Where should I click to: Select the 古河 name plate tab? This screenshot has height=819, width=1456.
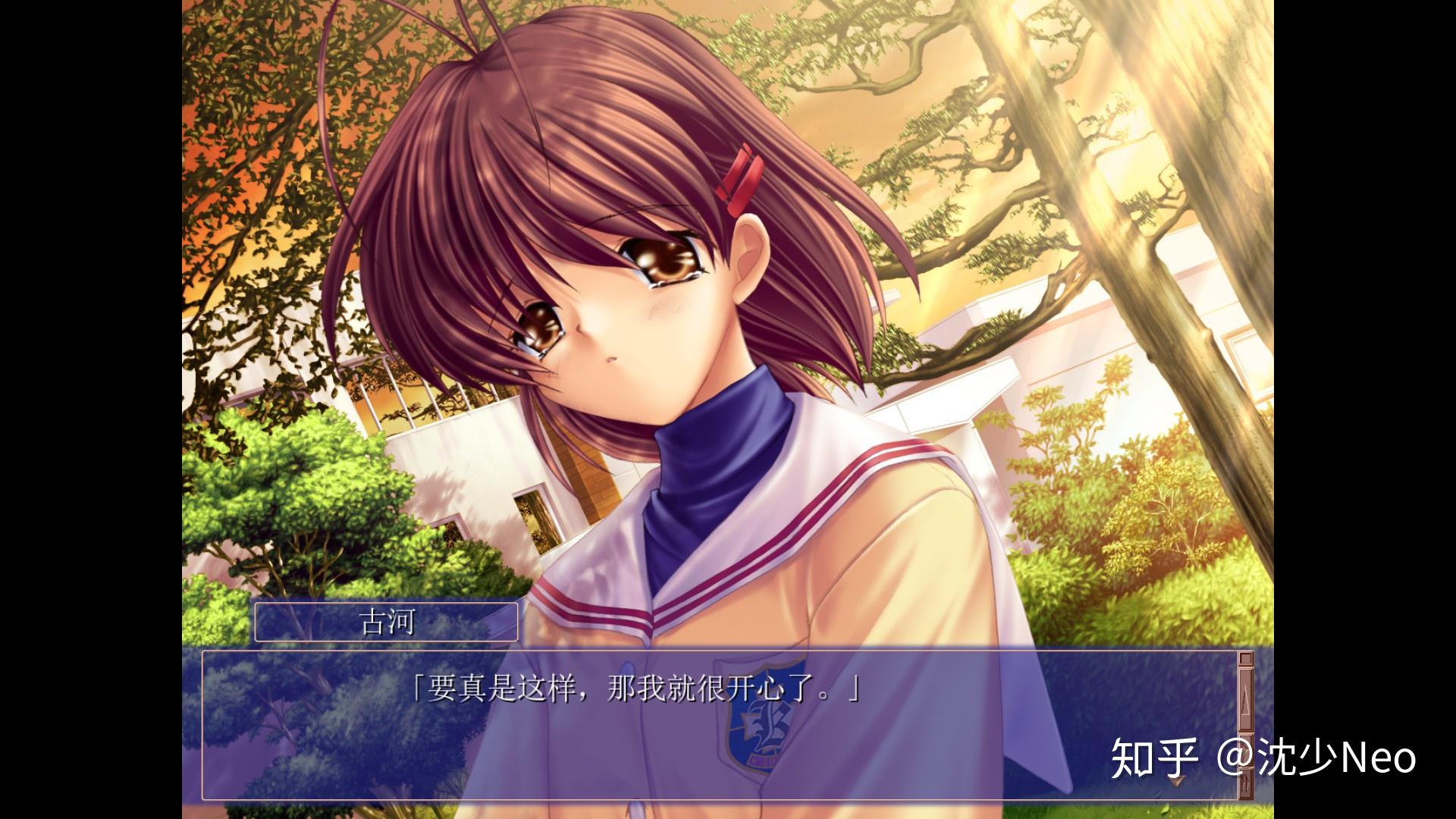coord(387,623)
